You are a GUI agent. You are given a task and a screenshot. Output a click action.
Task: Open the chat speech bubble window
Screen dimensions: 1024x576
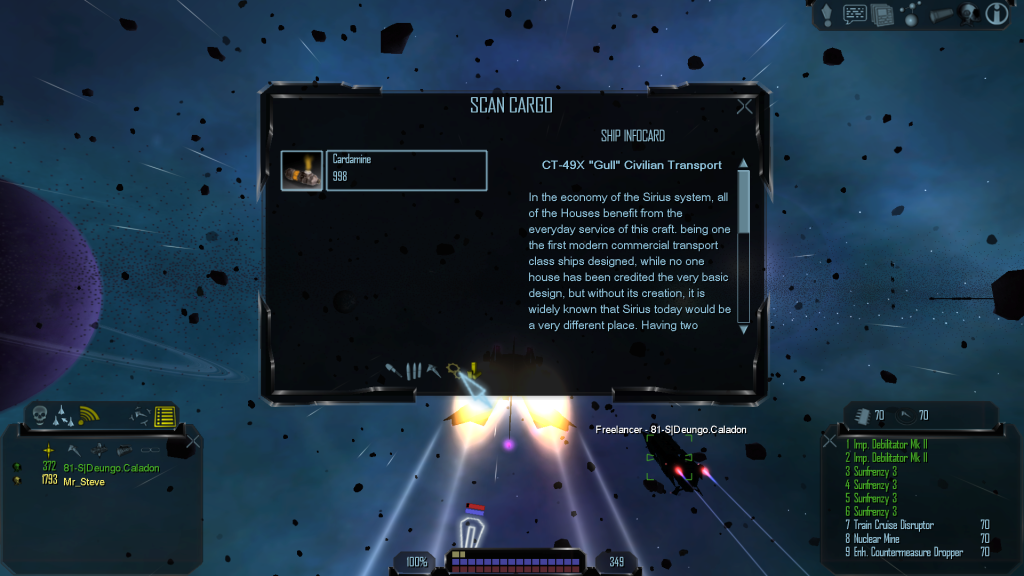(855, 14)
